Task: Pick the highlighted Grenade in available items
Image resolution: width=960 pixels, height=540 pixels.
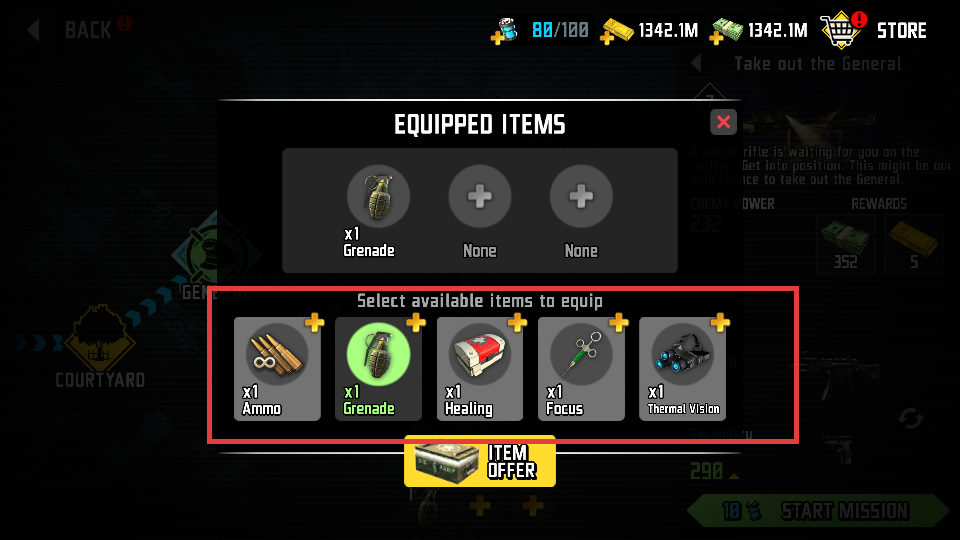Action: click(x=378, y=369)
